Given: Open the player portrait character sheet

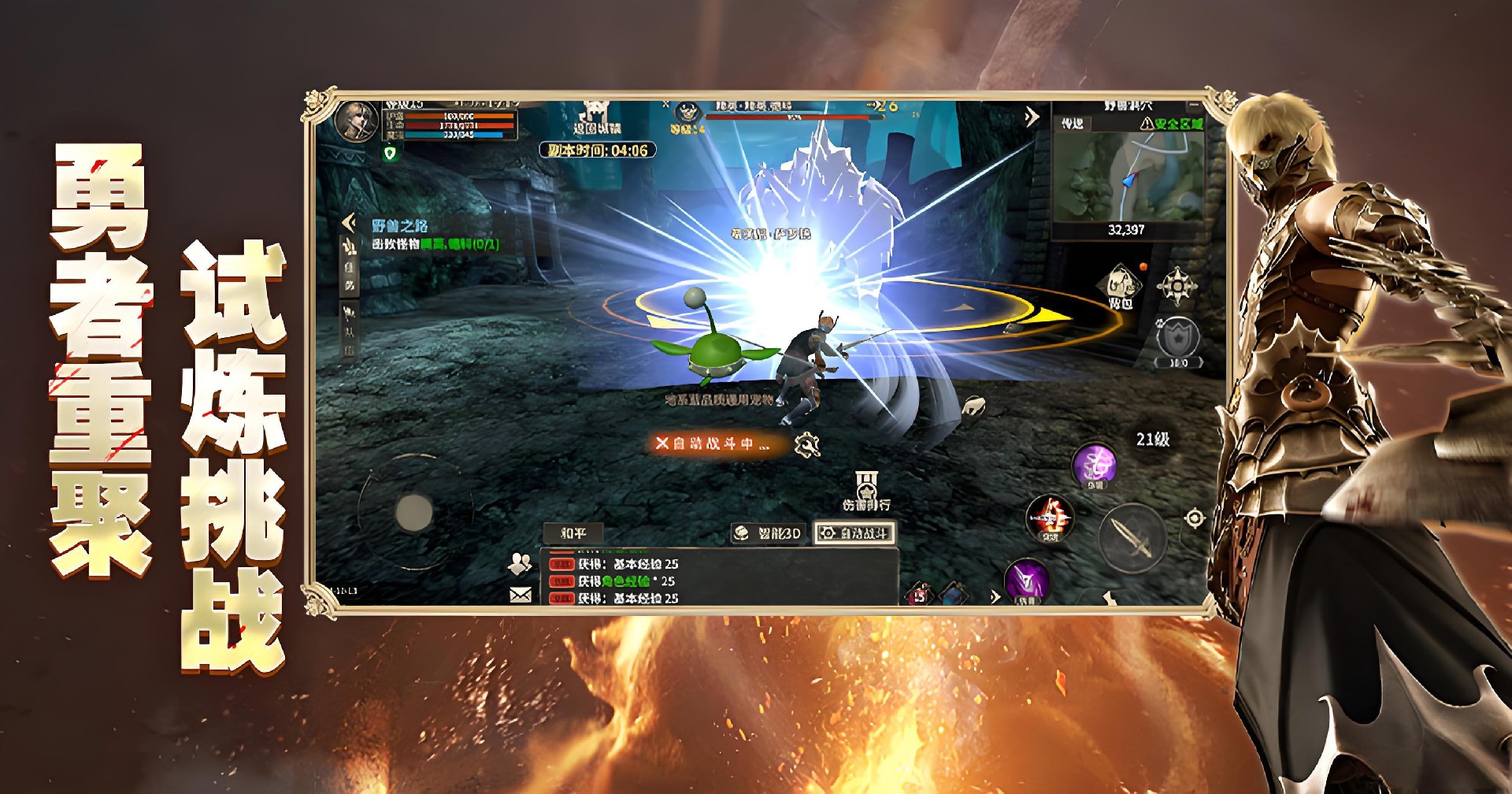Looking at the screenshot, I should point(355,122).
